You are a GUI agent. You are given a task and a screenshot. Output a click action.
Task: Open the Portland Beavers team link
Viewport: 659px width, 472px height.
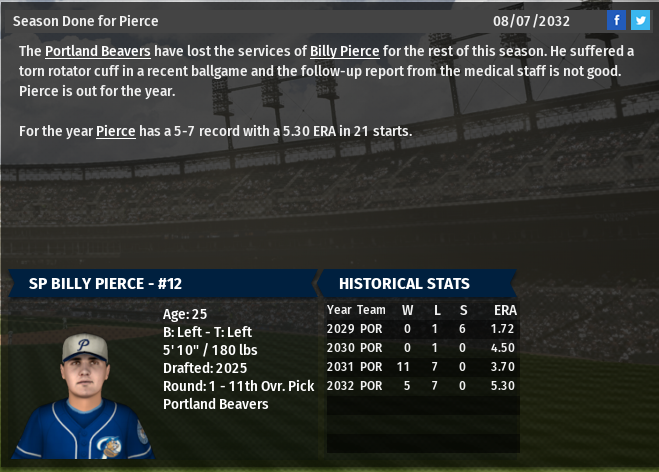[x=98, y=51]
